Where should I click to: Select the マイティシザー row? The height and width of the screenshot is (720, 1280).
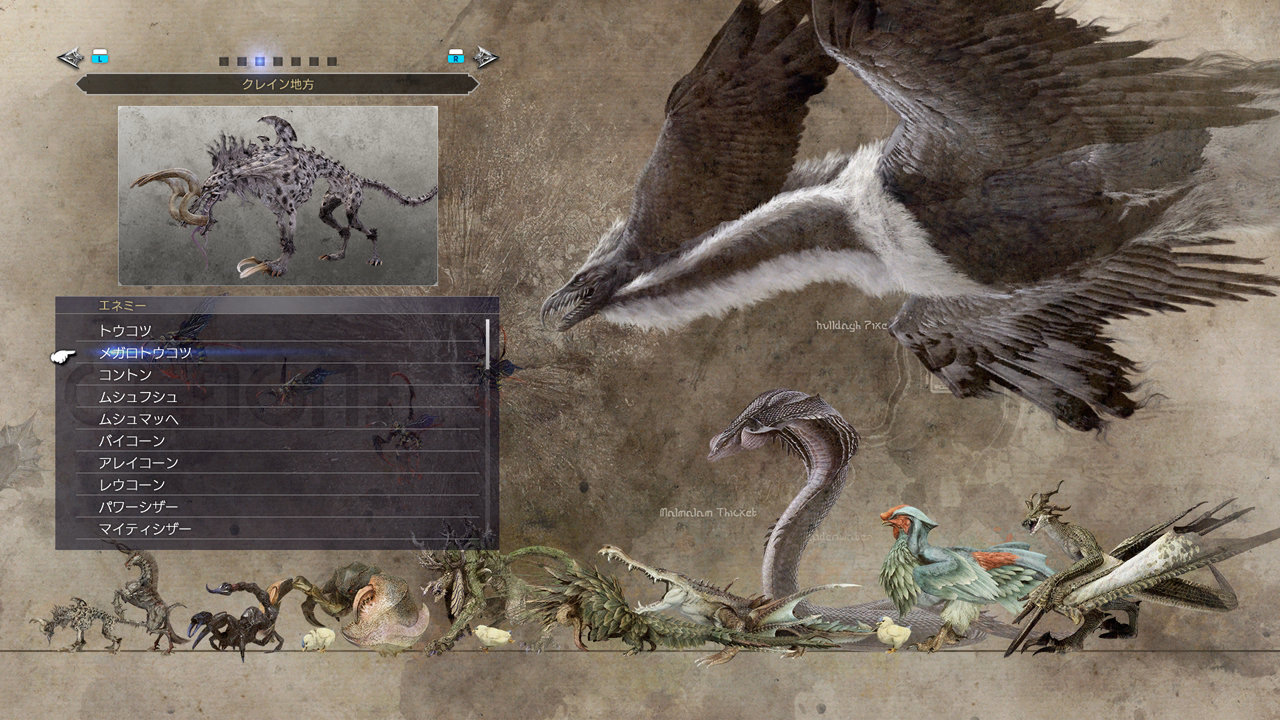(x=145, y=529)
